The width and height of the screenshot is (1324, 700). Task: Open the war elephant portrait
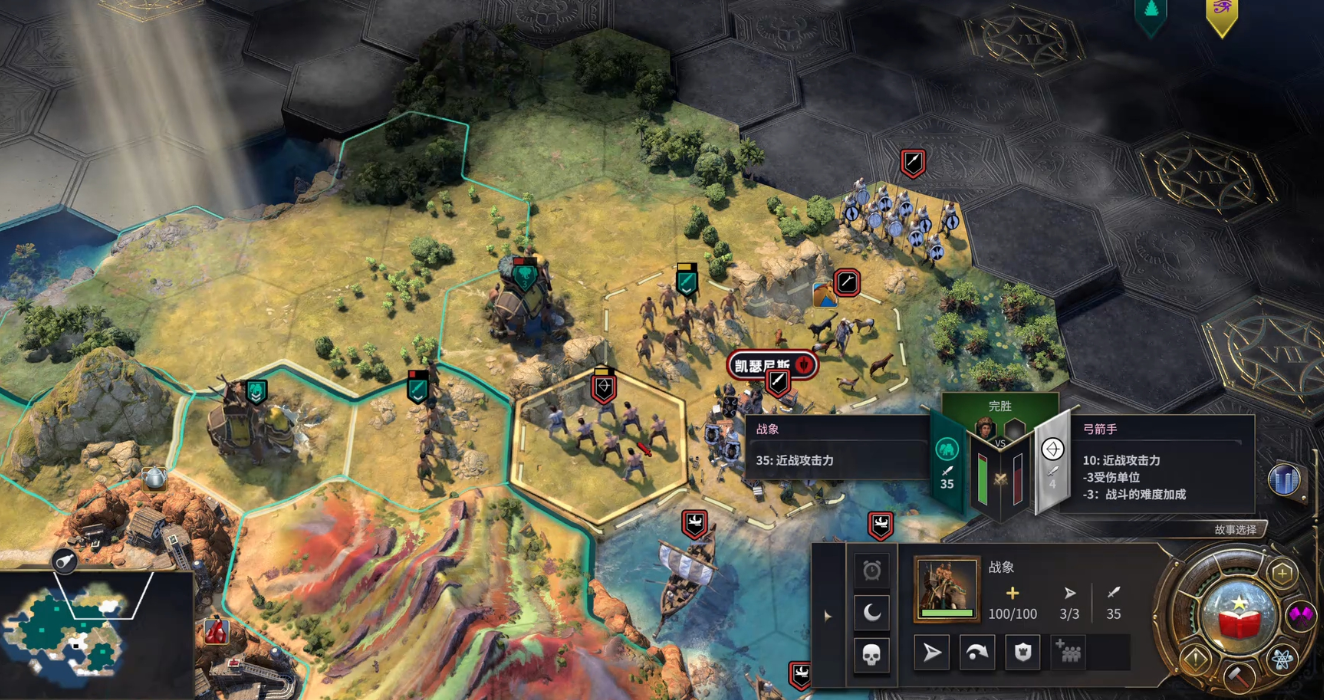(946, 589)
